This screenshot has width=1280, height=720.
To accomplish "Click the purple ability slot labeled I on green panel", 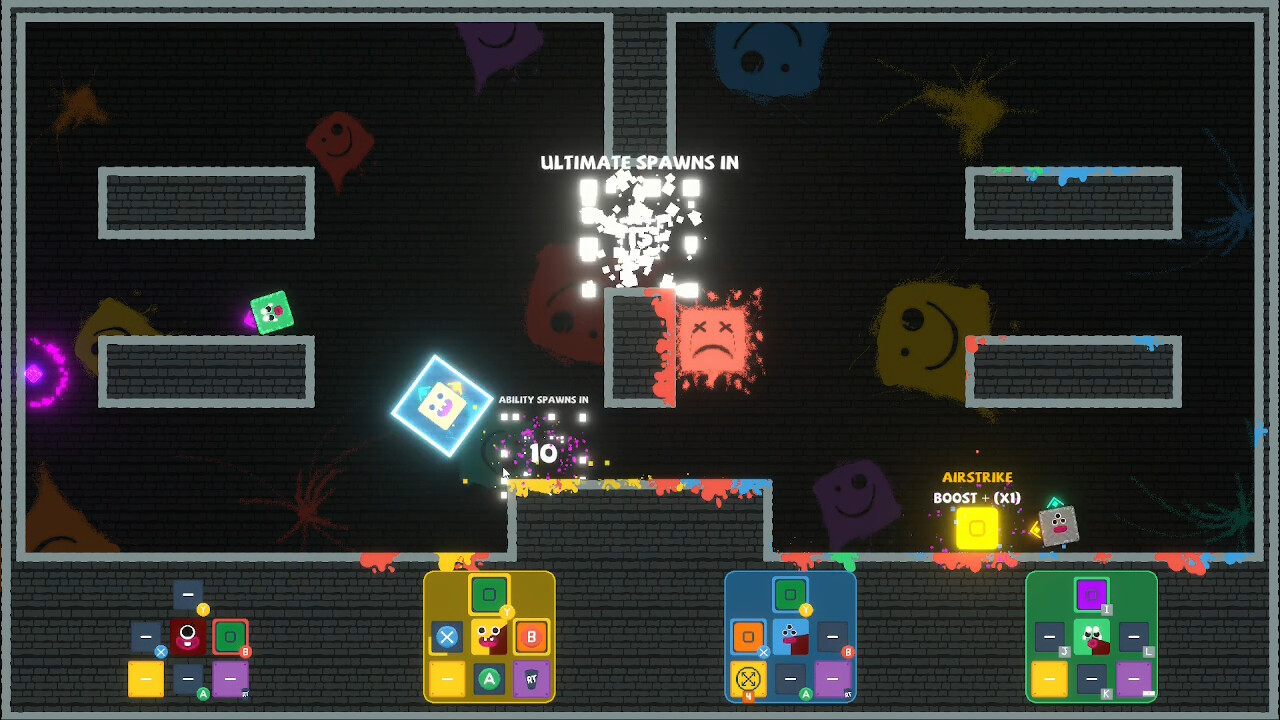I will [1092, 594].
